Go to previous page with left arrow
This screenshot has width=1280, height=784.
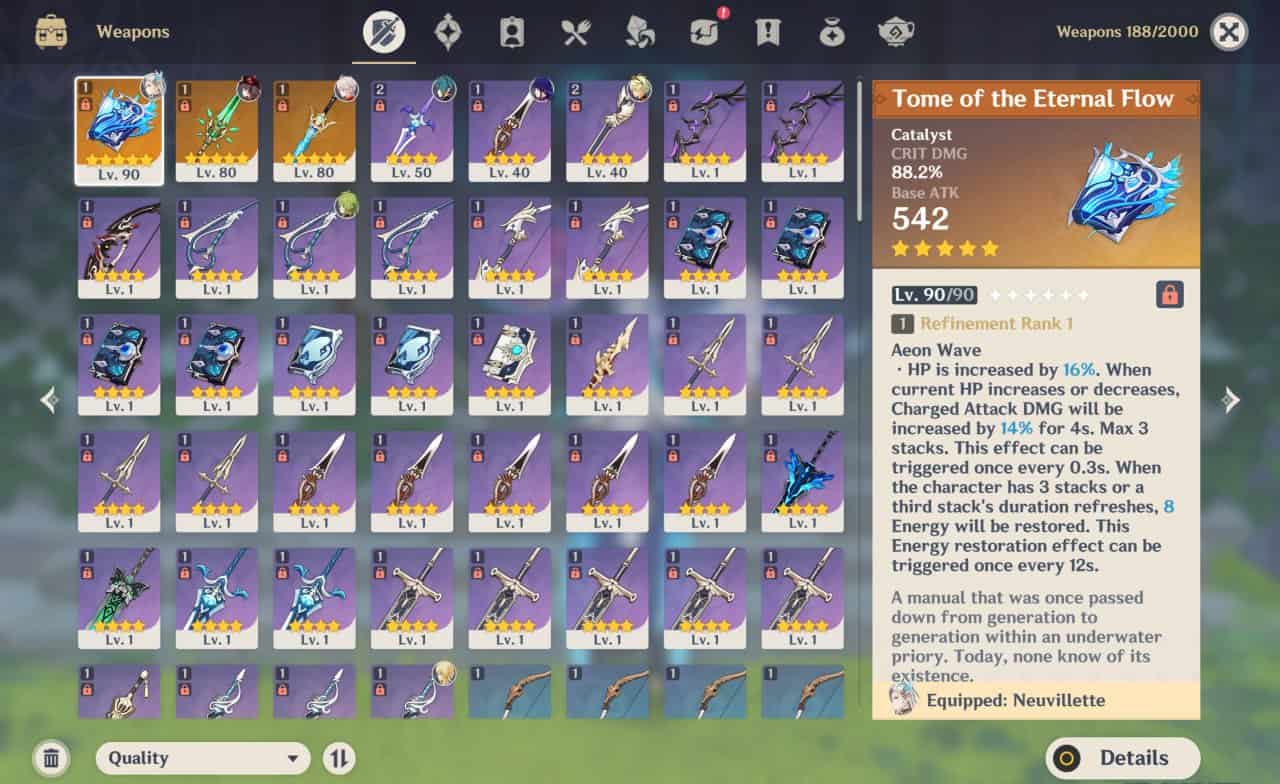click(49, 400)
